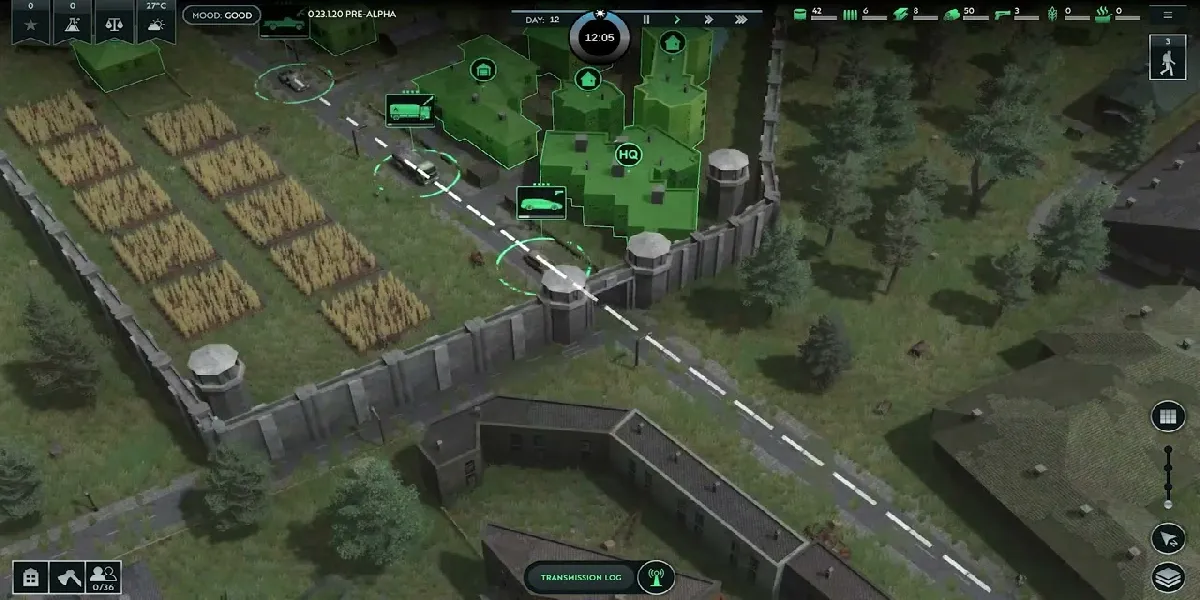Set game speed to normal play

(677, 19)
